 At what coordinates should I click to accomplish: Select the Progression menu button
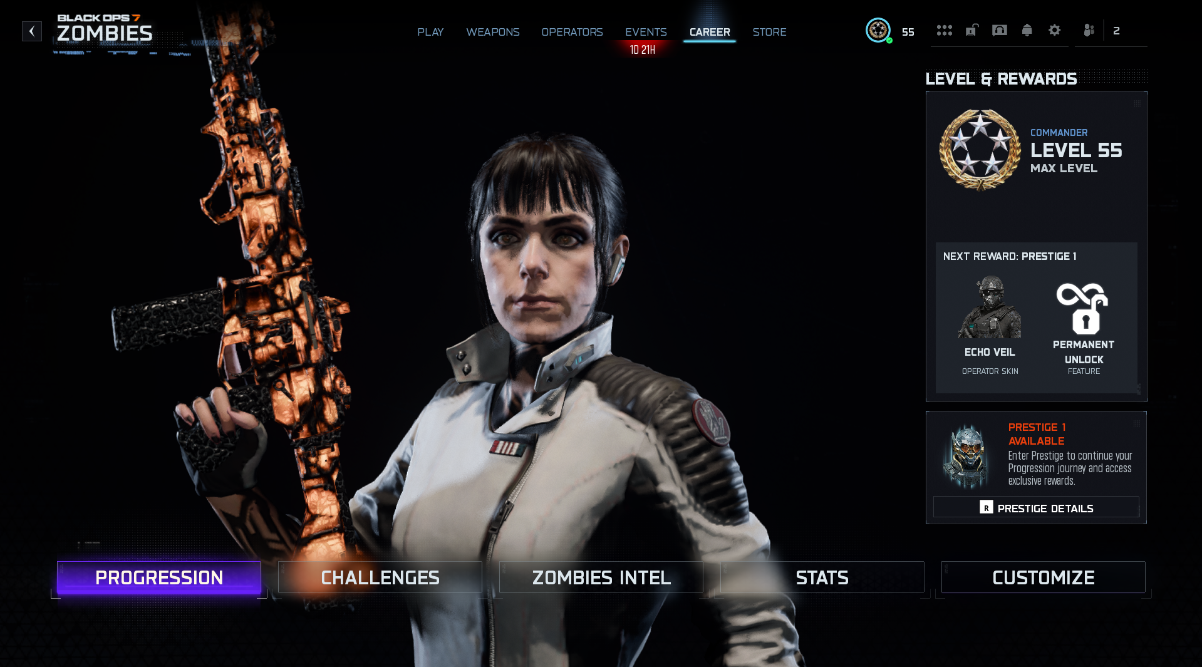tap(159, 578)
